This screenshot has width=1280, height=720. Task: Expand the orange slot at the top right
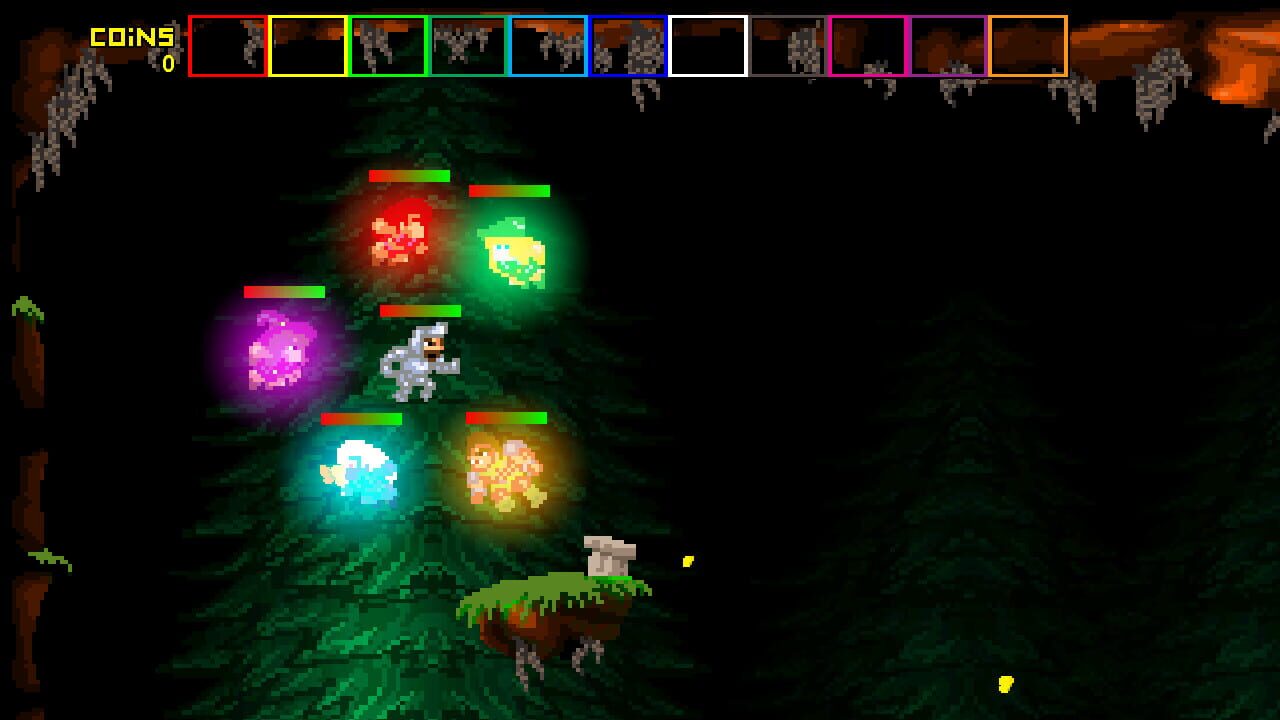click(x=1030, y=45)
